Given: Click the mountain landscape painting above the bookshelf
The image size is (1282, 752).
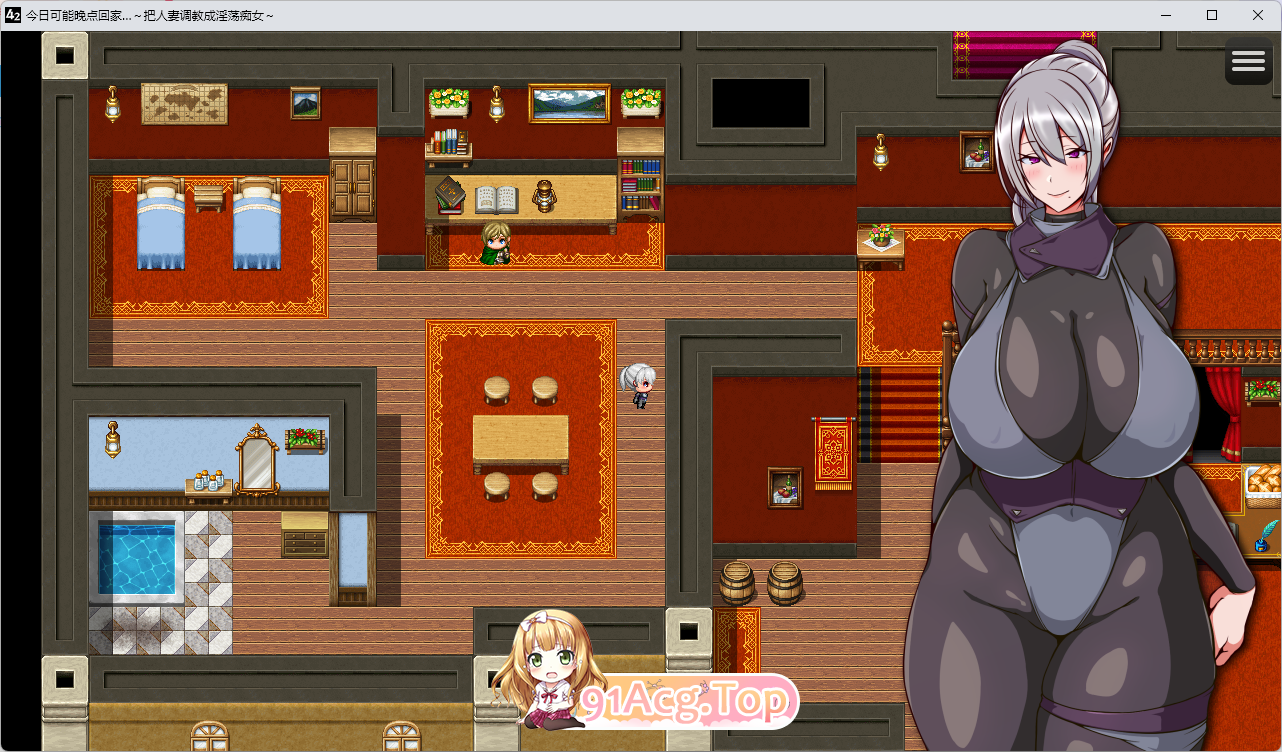Looking at the screenshot, I should coord(567,101).
